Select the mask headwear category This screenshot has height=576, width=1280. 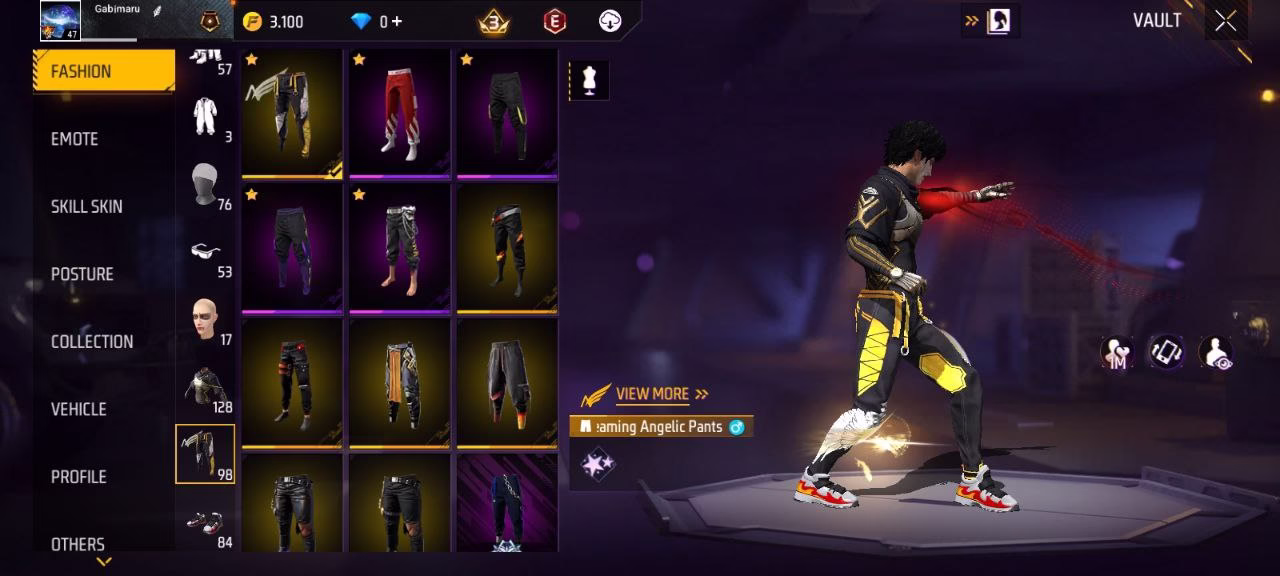point(206,185)
